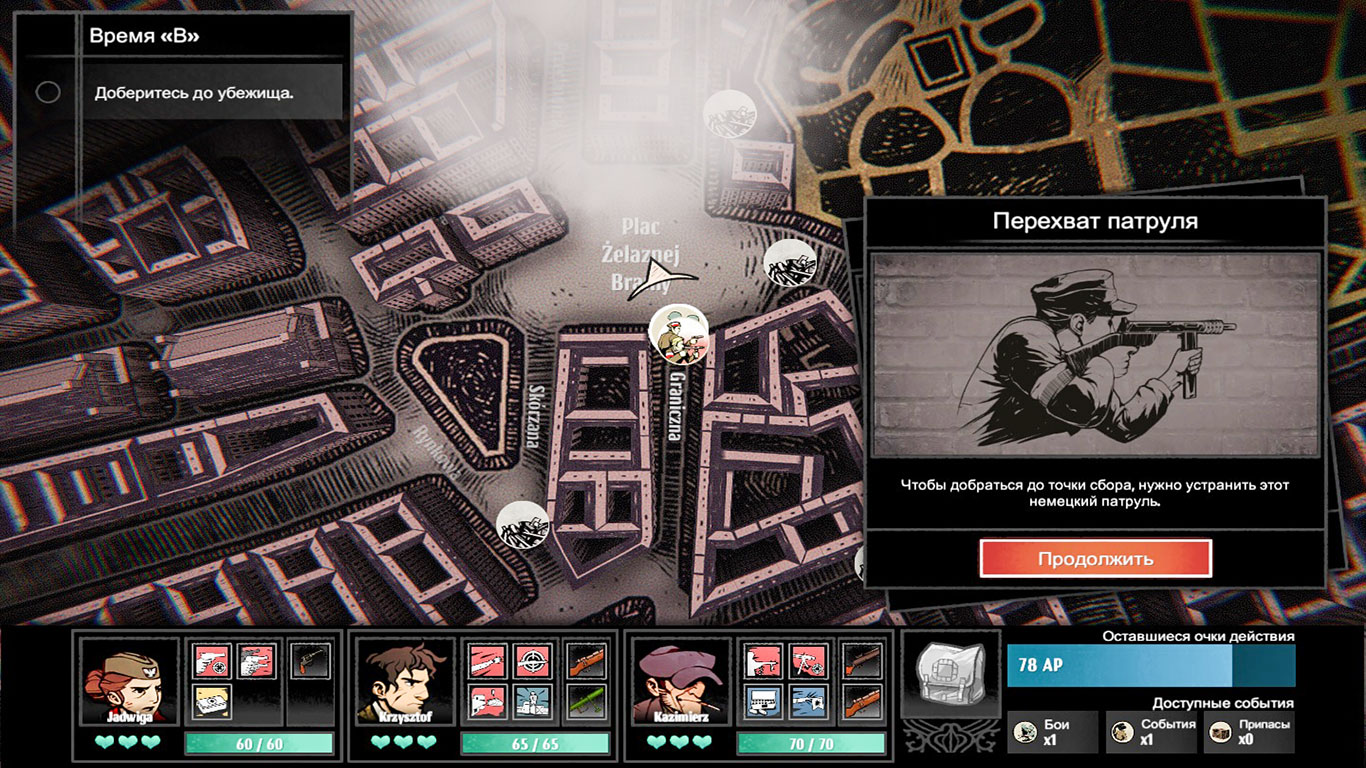Image resolution: width=1366 pixels, height=768 pixels.
Task: Click the События available events counter
Action: [x=1150, y=732]
